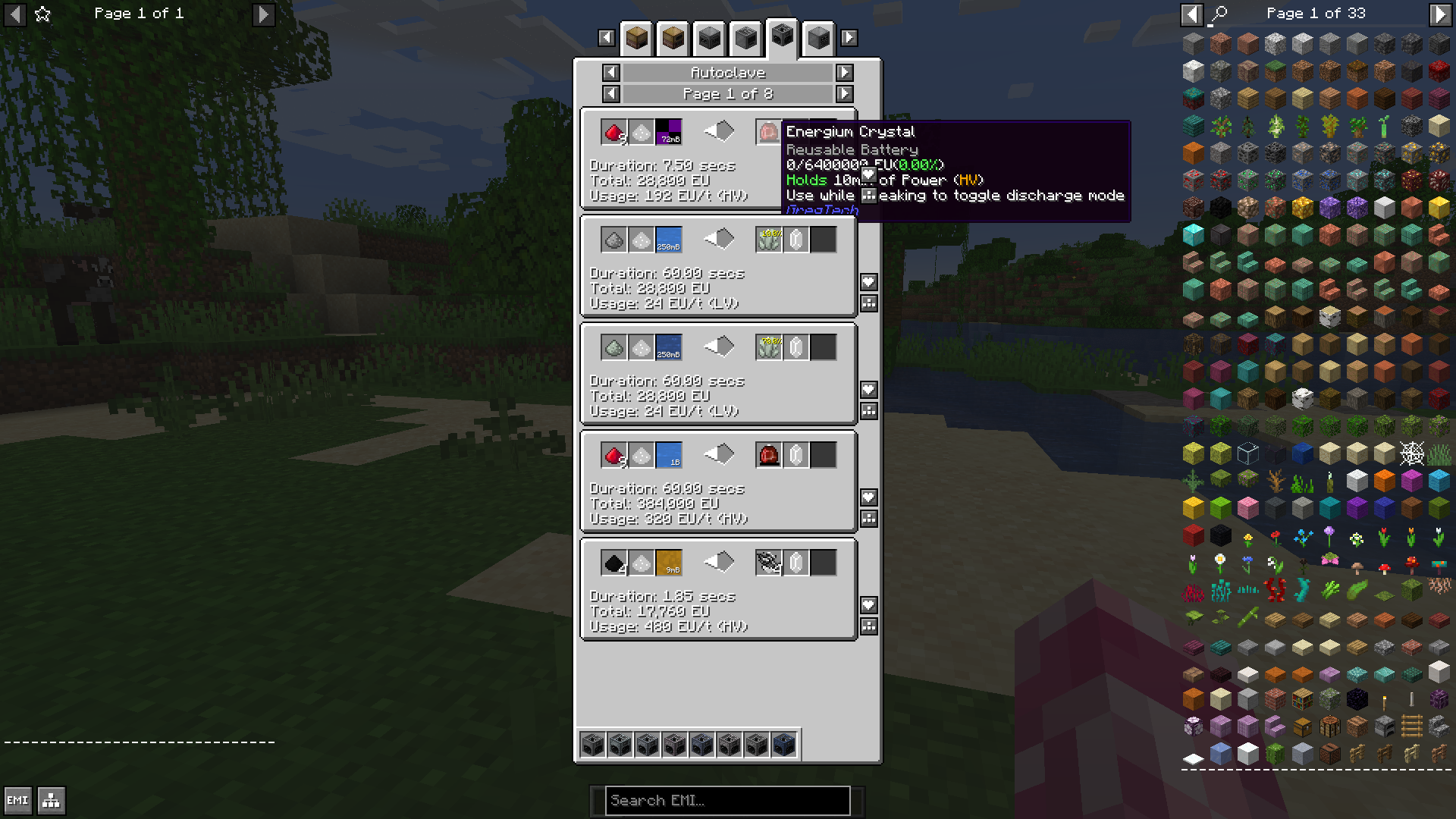Select the Energium Crystal output item
This screenshot has height=819, width=1456.
coord(768,130)
